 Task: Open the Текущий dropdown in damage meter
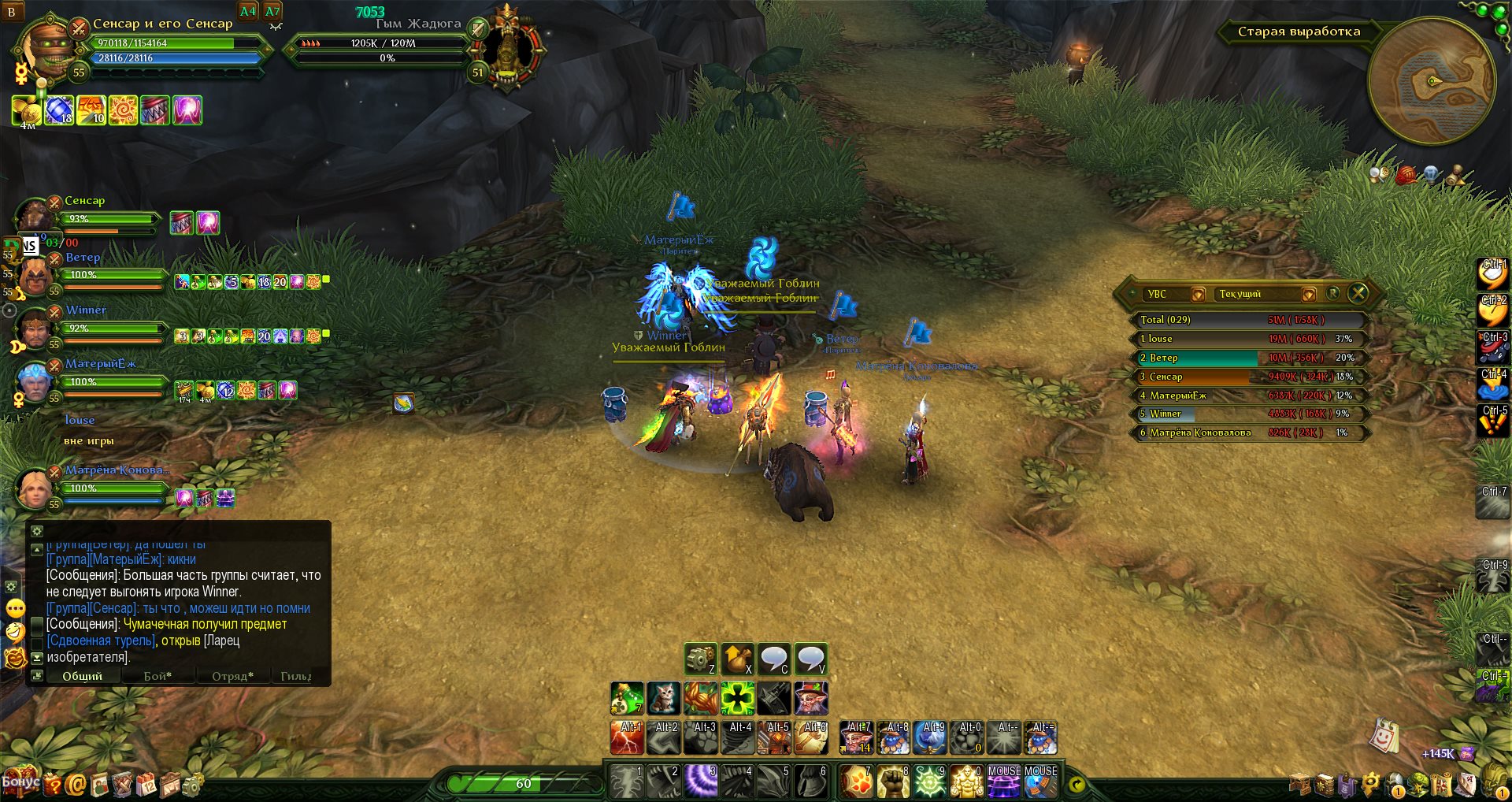pos(1309,295)
